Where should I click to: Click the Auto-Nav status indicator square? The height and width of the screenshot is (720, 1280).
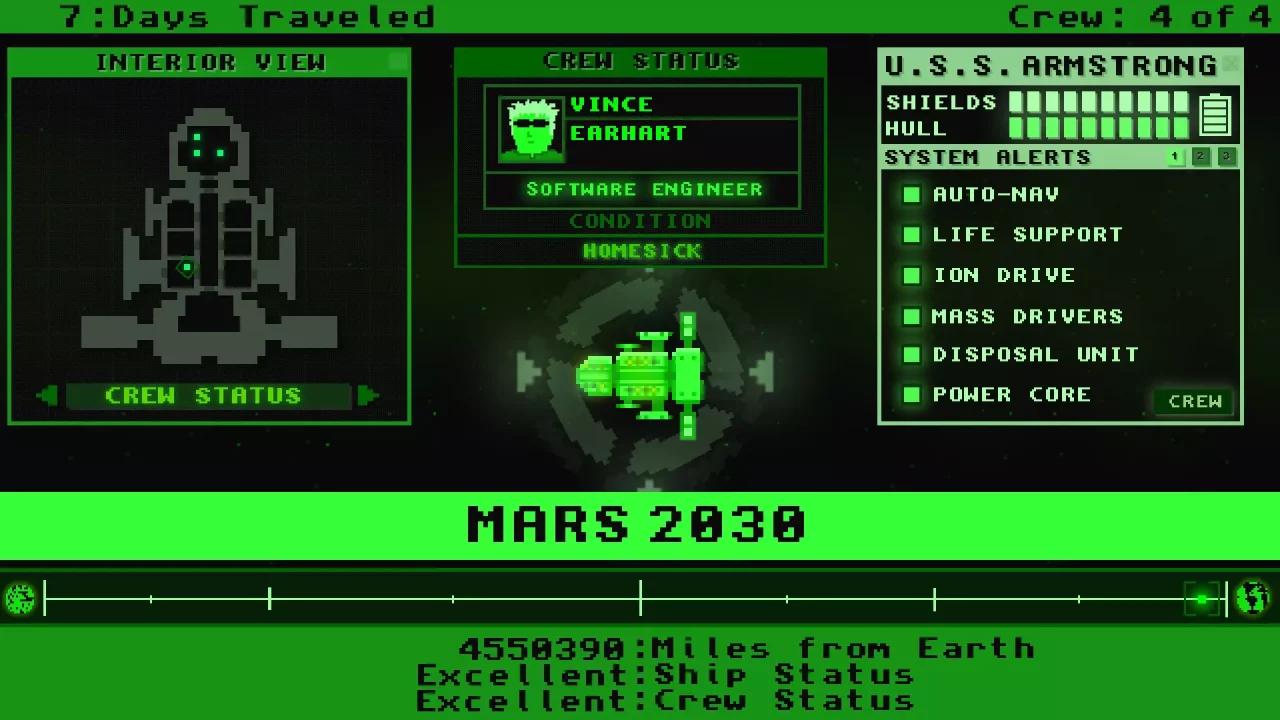pos(911,194)
